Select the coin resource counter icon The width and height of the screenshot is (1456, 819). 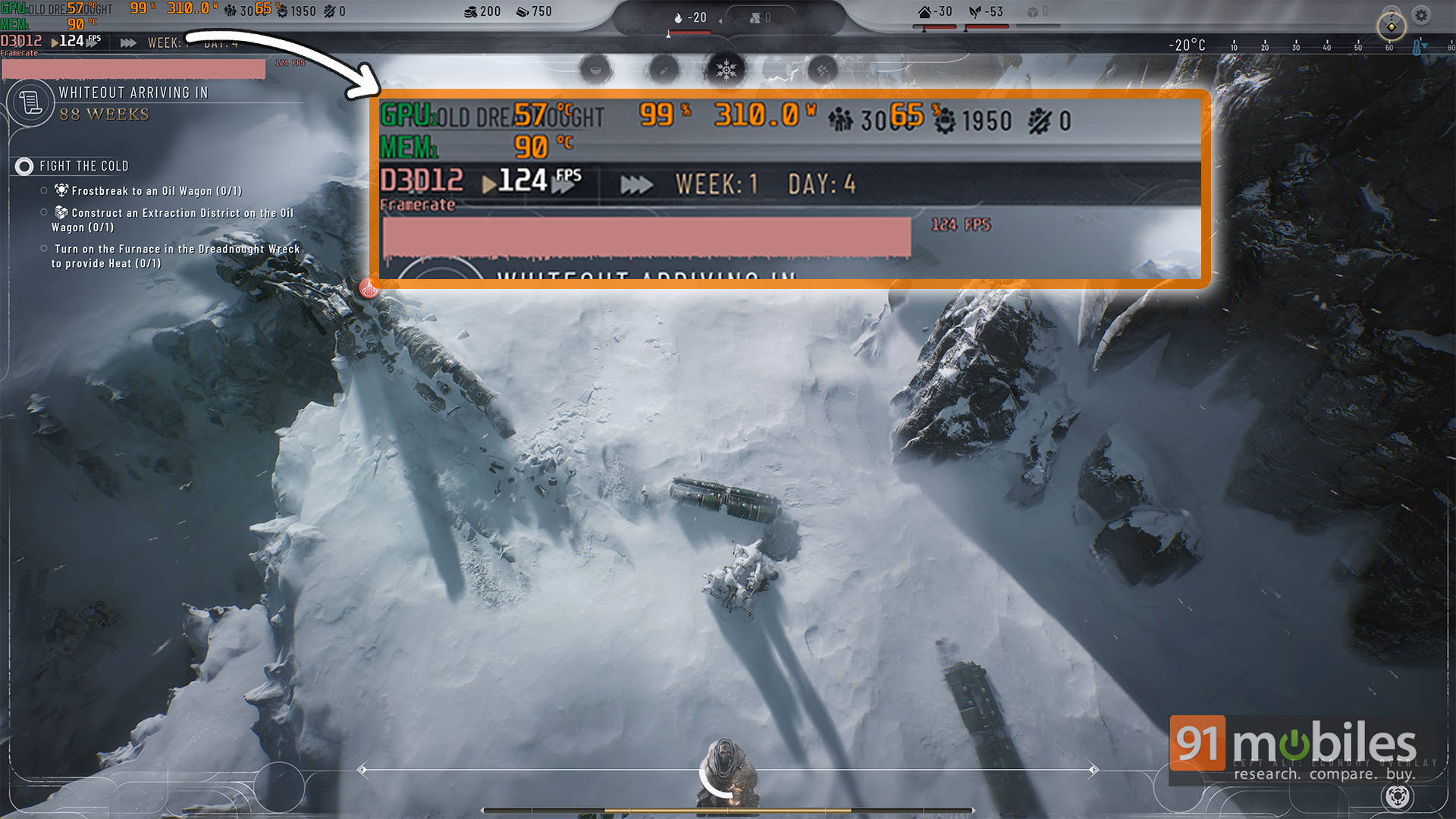tap(470, 12)
